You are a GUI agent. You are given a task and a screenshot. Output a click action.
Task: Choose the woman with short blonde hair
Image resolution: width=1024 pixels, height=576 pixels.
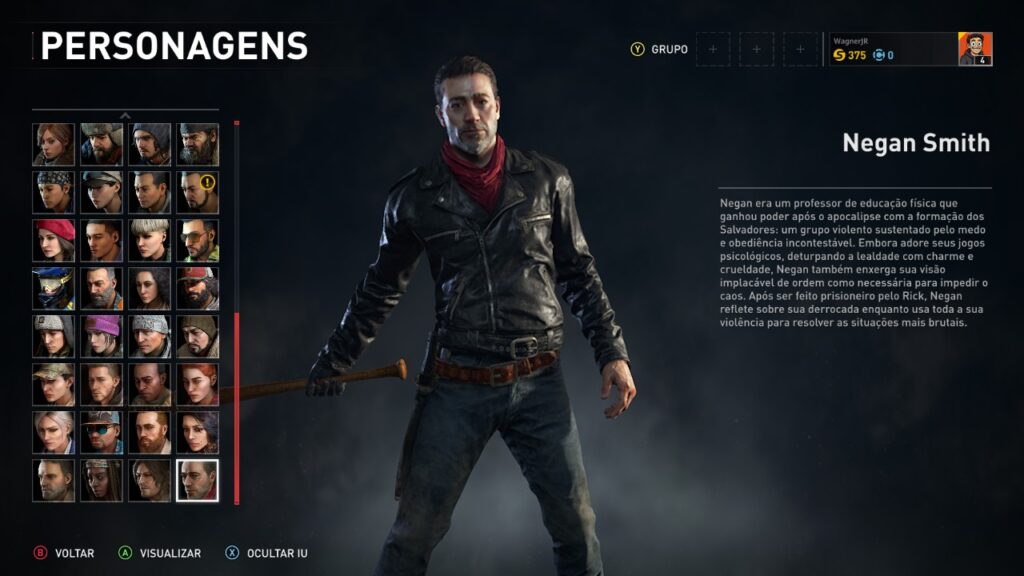149,240
